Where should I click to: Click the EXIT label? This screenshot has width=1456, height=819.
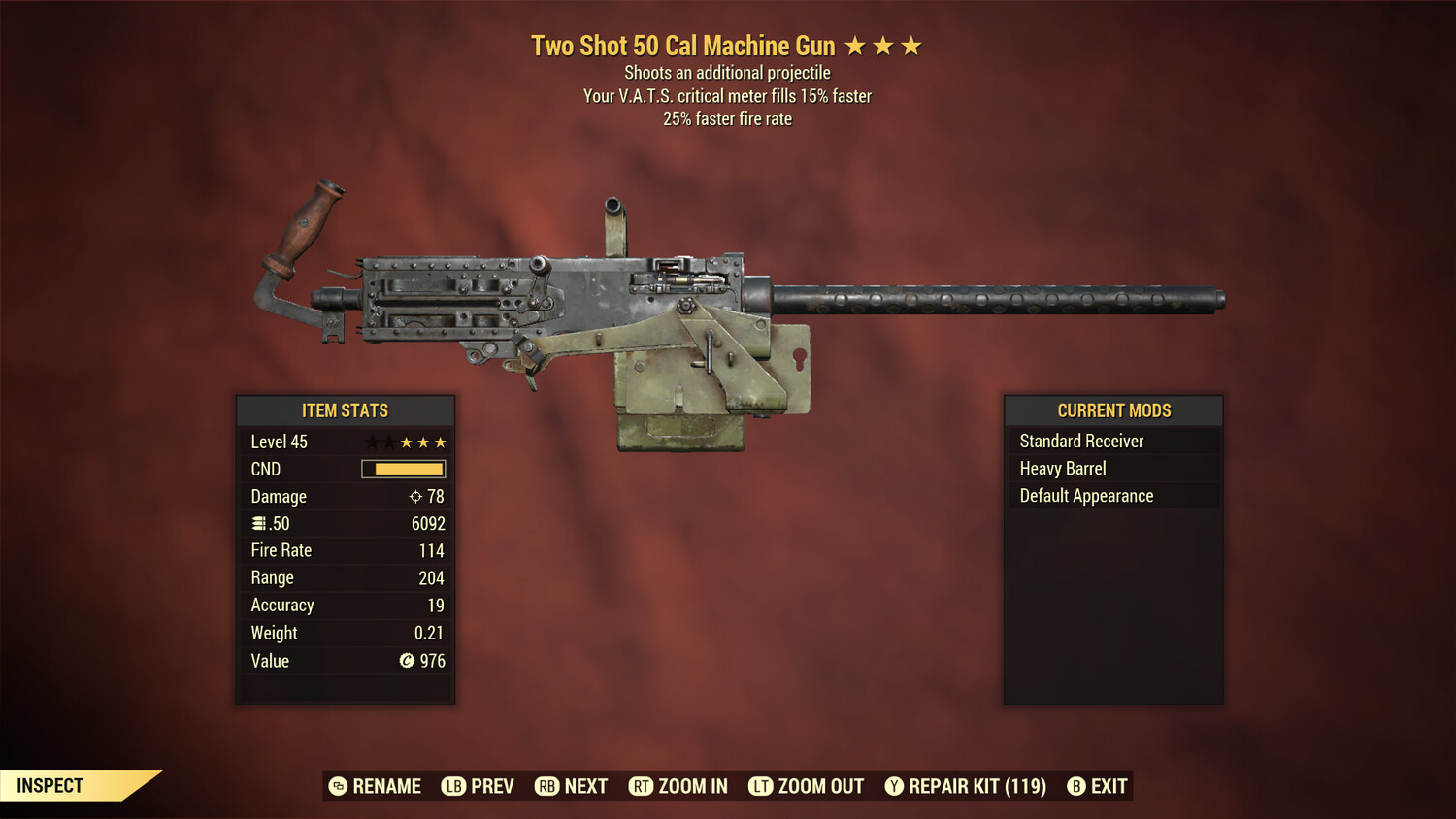[1110, 786]
